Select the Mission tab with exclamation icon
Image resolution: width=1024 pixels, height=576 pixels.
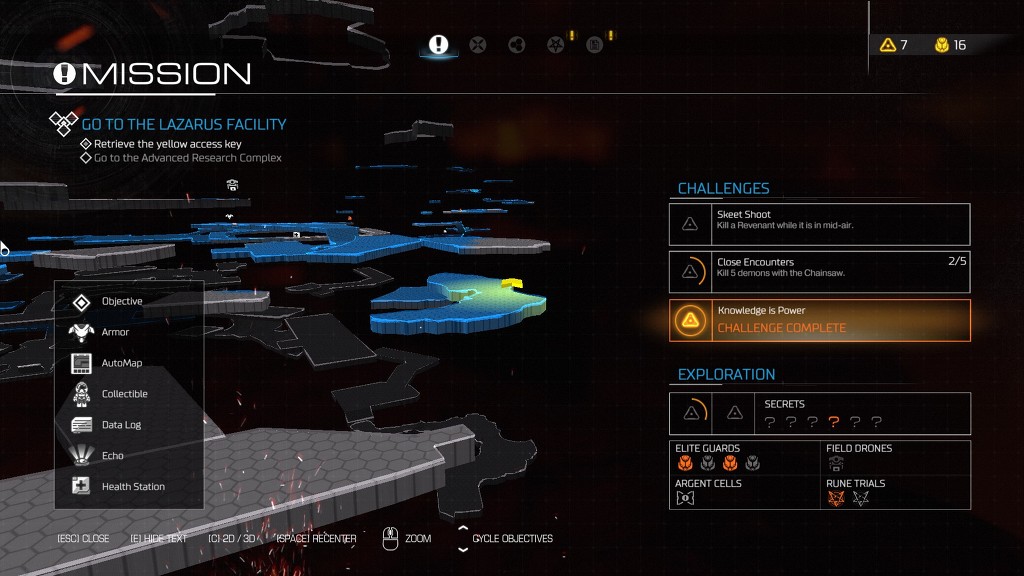(x=438, y=45)
